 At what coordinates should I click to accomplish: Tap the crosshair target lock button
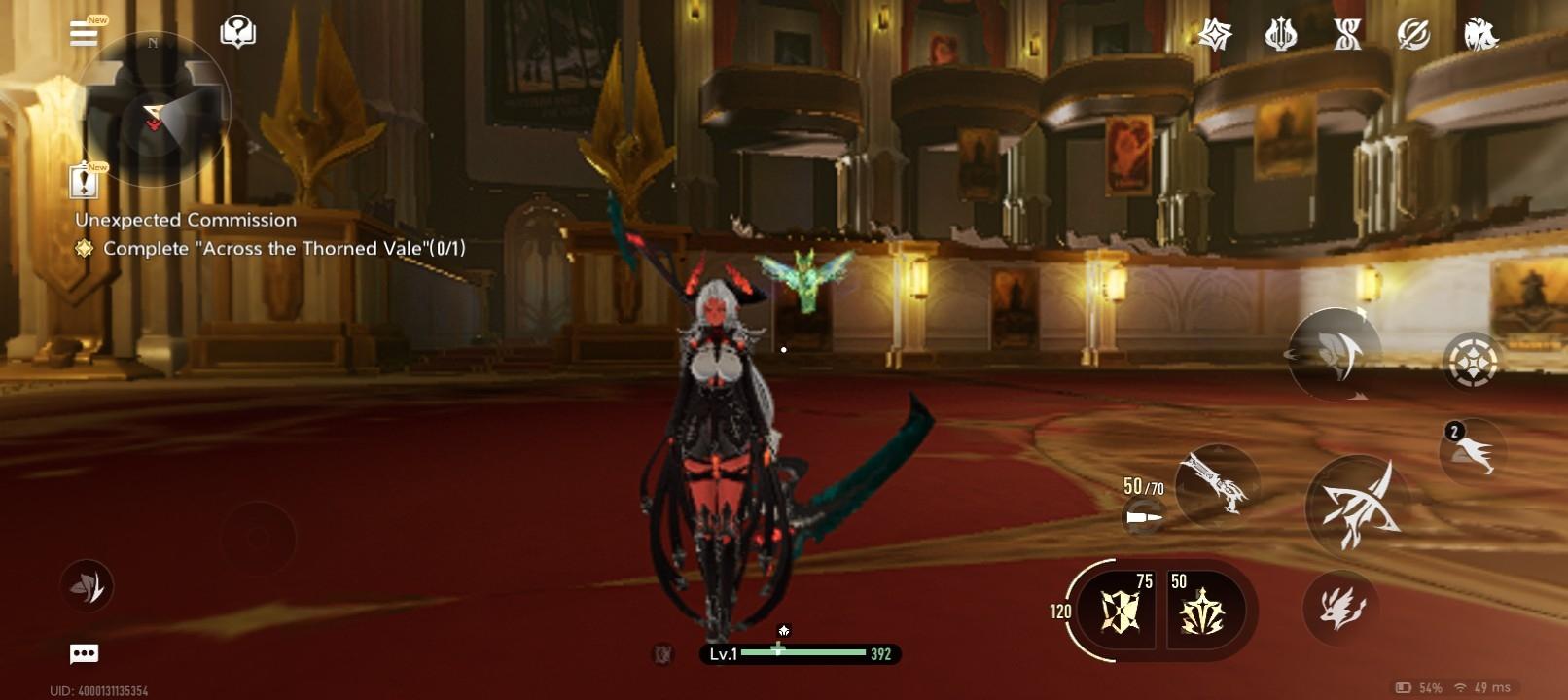pos(1471,362)
